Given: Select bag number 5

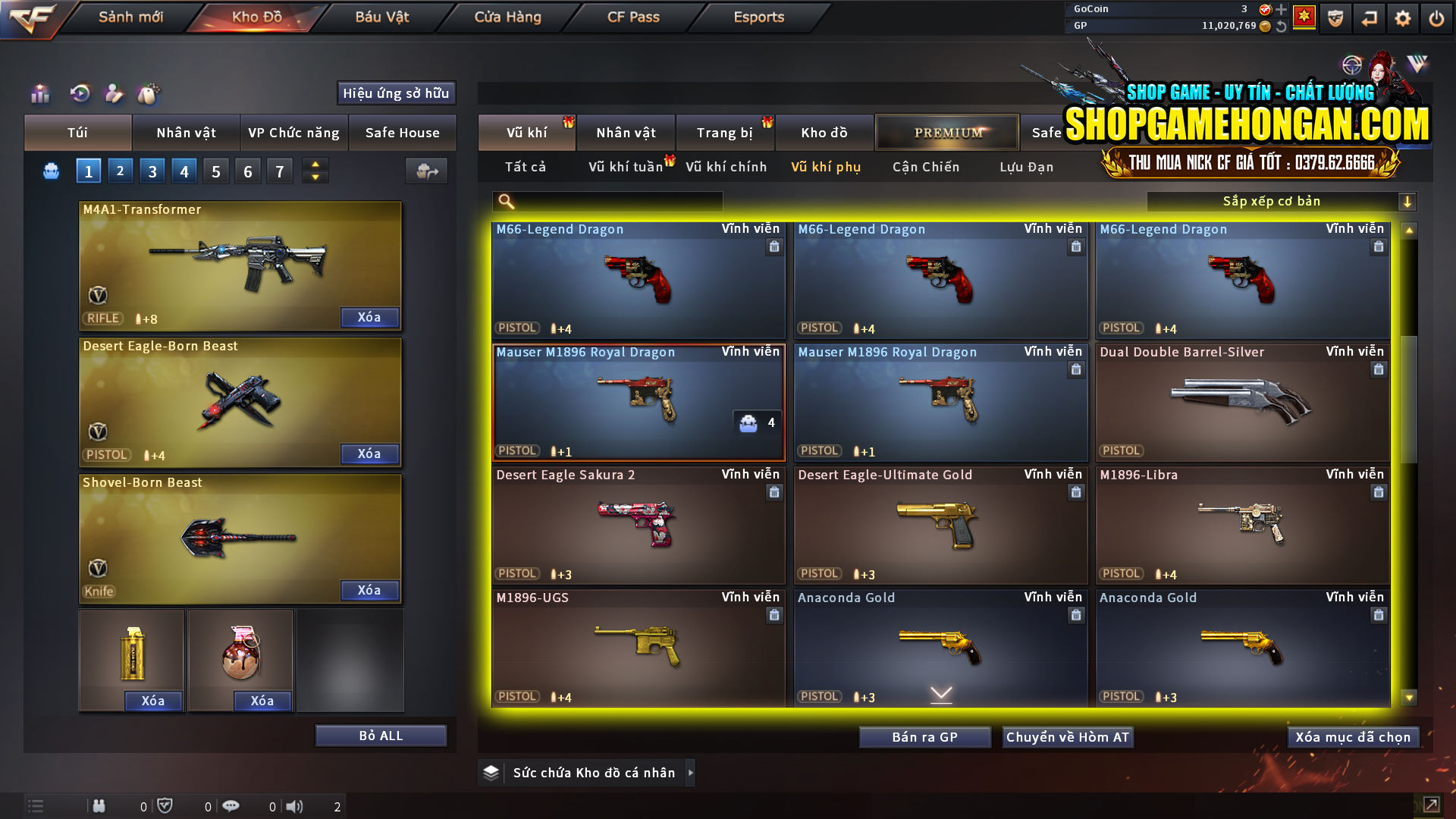Looking at the screenshot, I should pyautogui.click(x=215, y=171).
